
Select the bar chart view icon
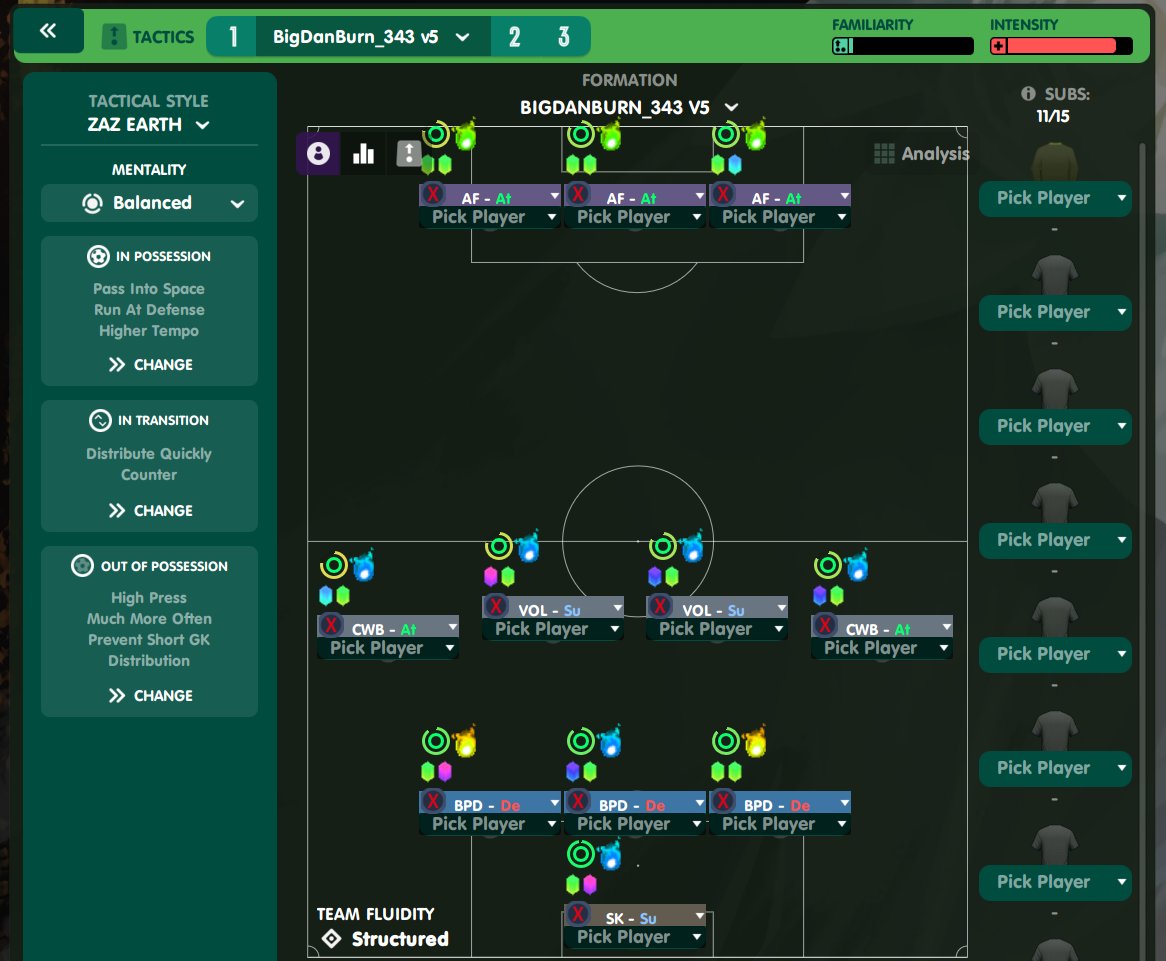(363, 153)
